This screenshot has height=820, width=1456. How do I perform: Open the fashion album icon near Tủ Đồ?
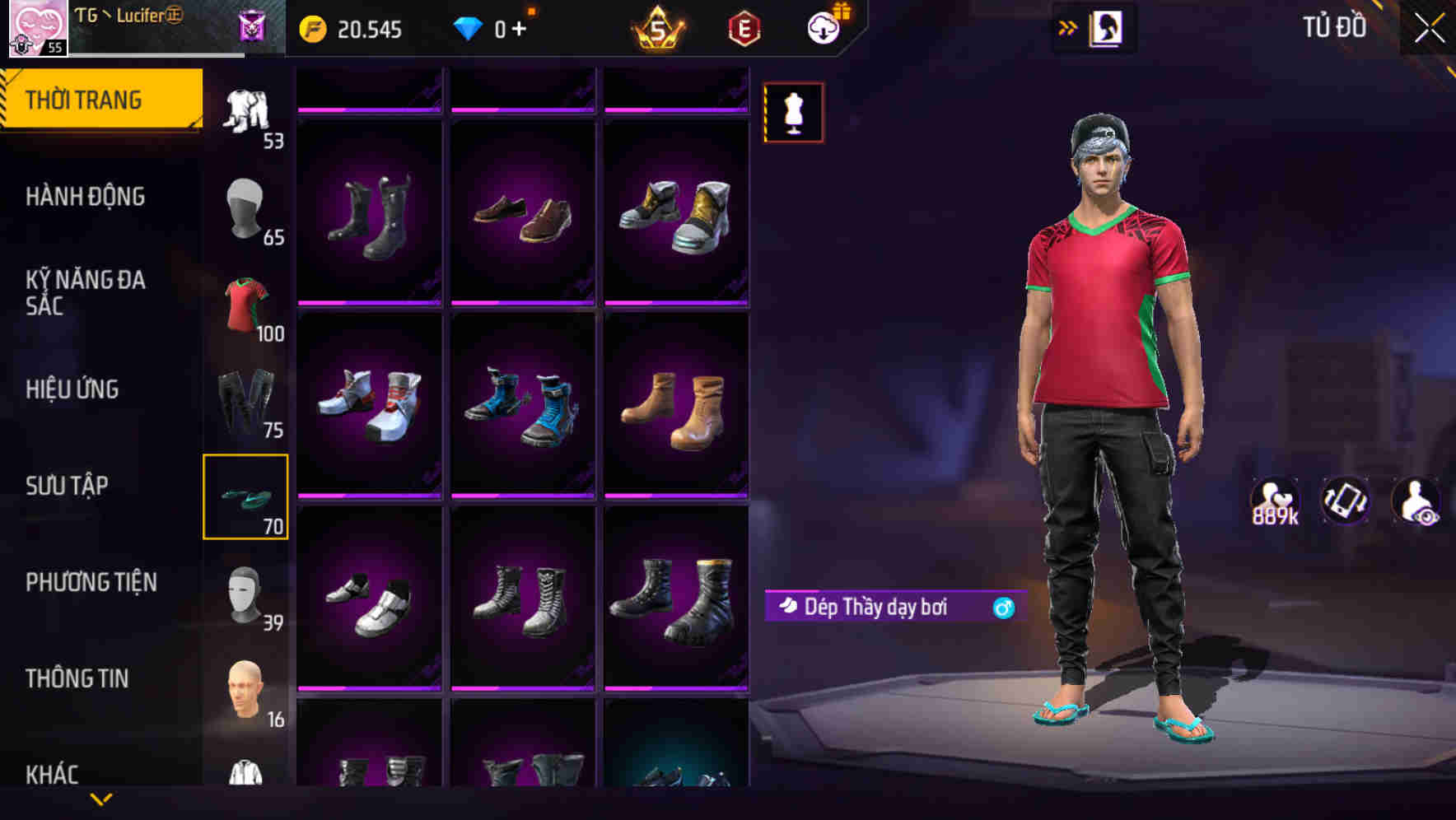coord(1108,27)
